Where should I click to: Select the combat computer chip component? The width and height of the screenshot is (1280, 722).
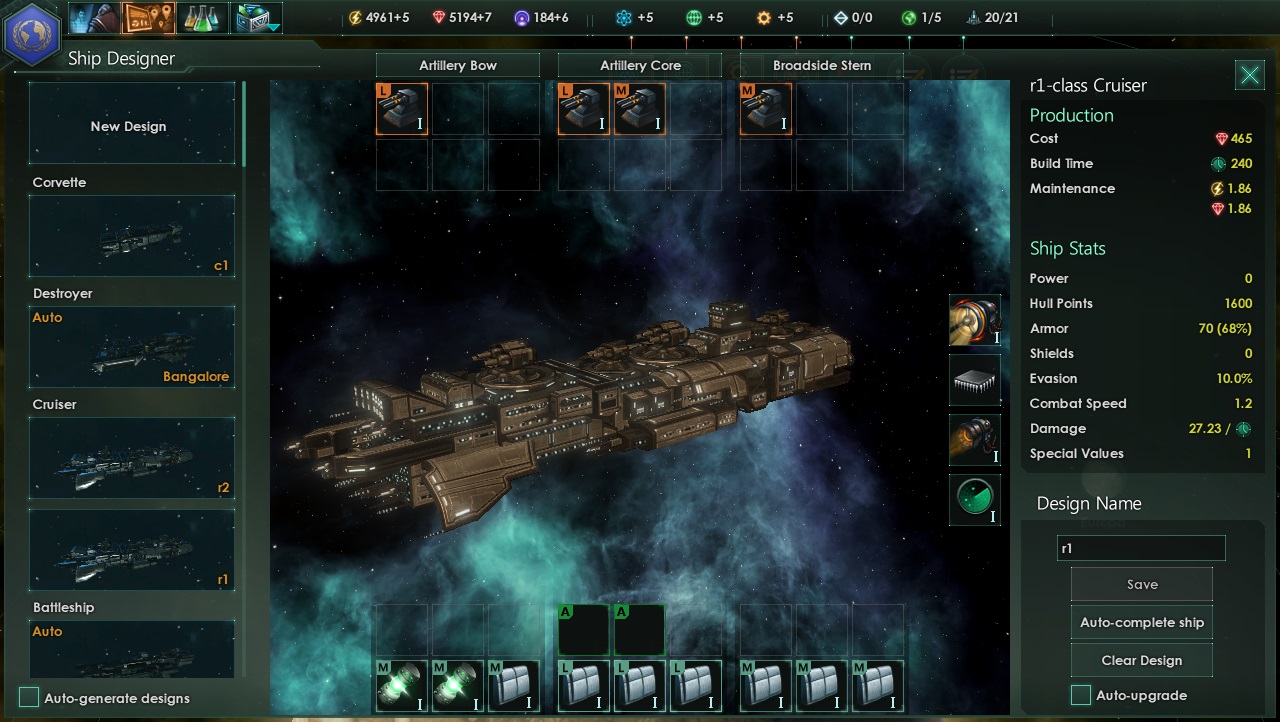975,380
